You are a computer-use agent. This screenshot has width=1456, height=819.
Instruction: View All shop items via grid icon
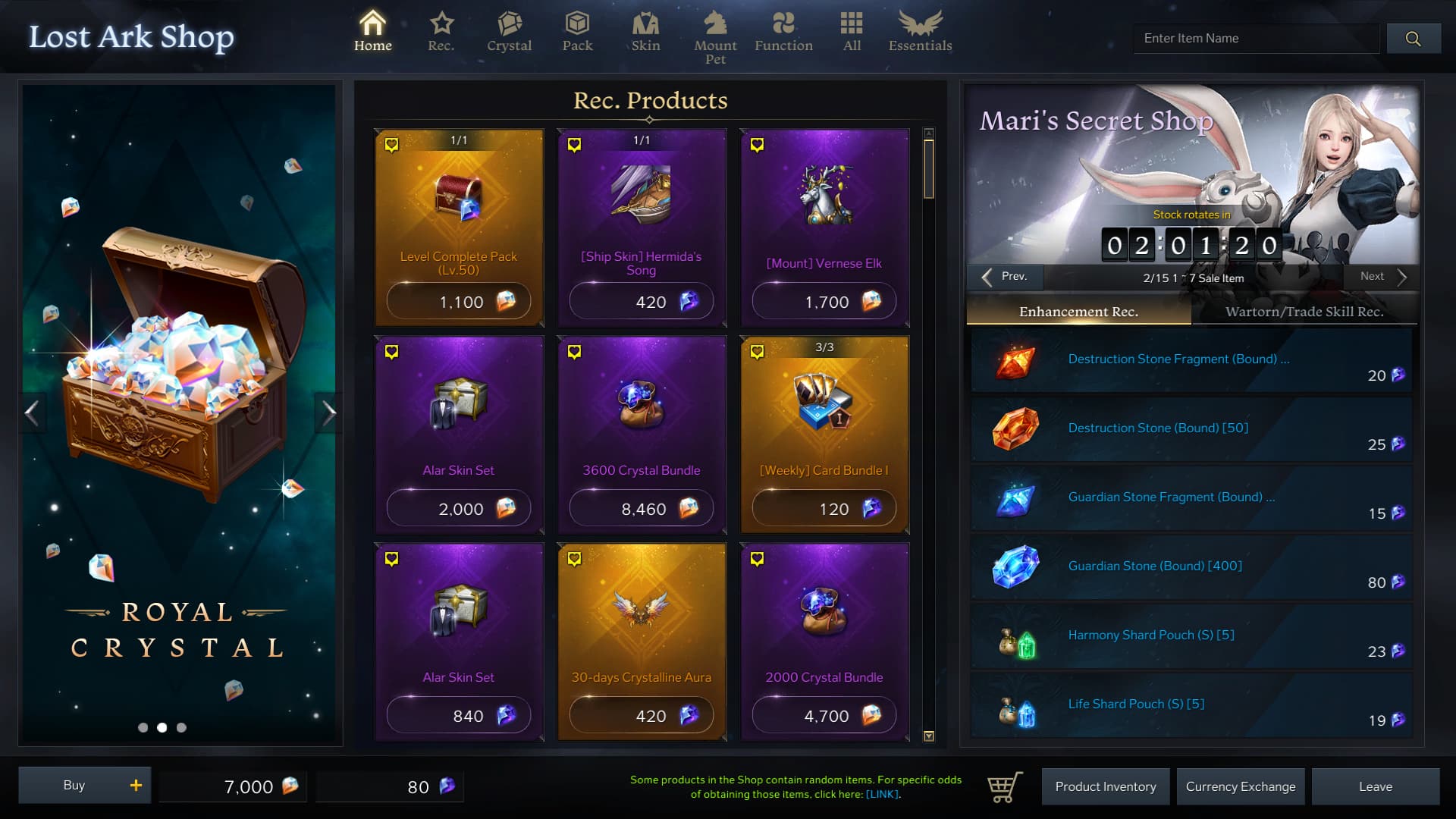point(851,30)
